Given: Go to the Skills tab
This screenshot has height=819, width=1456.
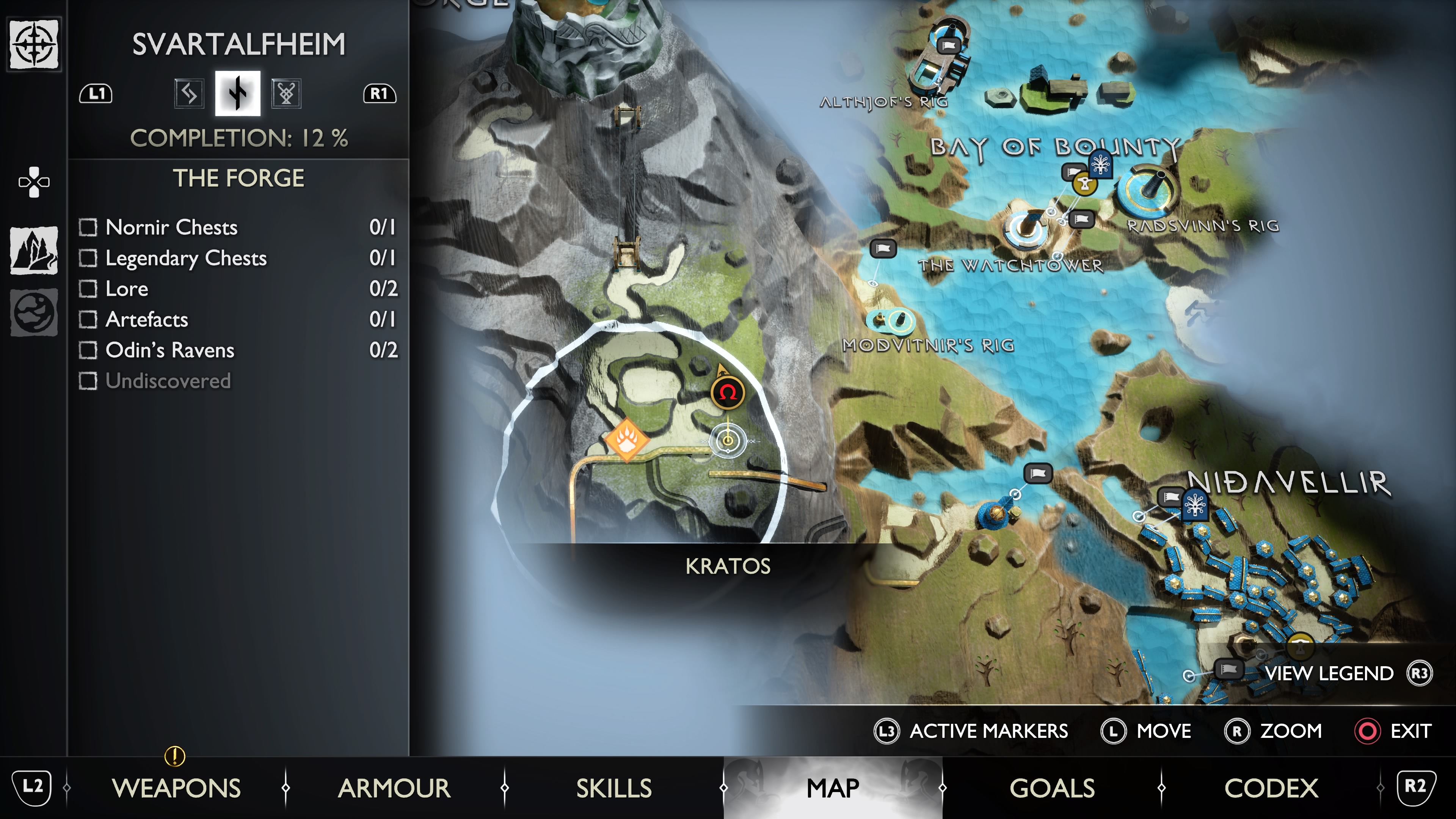Looking at the screenshot, I should (614, 788).
